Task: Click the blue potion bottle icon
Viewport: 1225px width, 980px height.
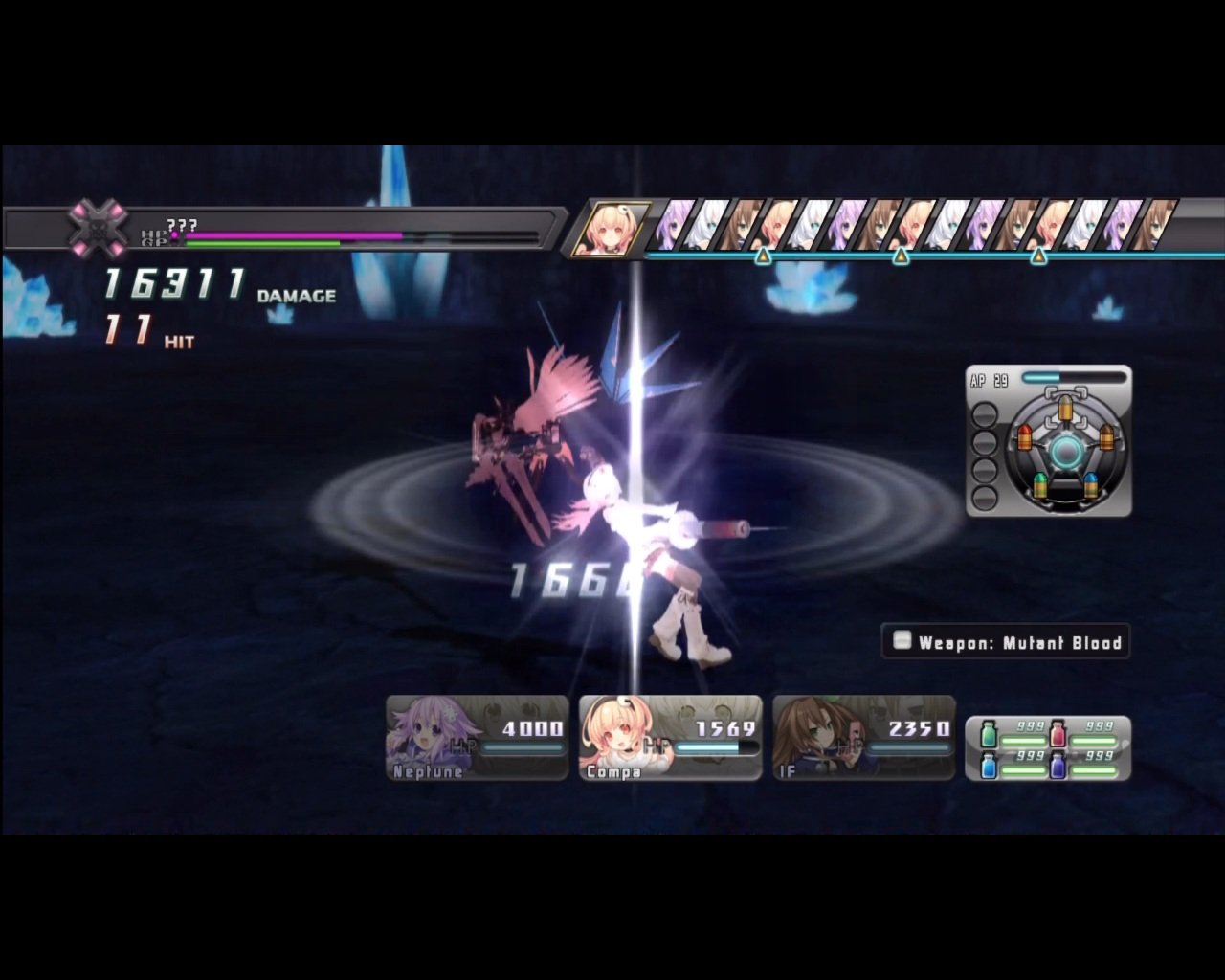Action: (x=989, y=767)
